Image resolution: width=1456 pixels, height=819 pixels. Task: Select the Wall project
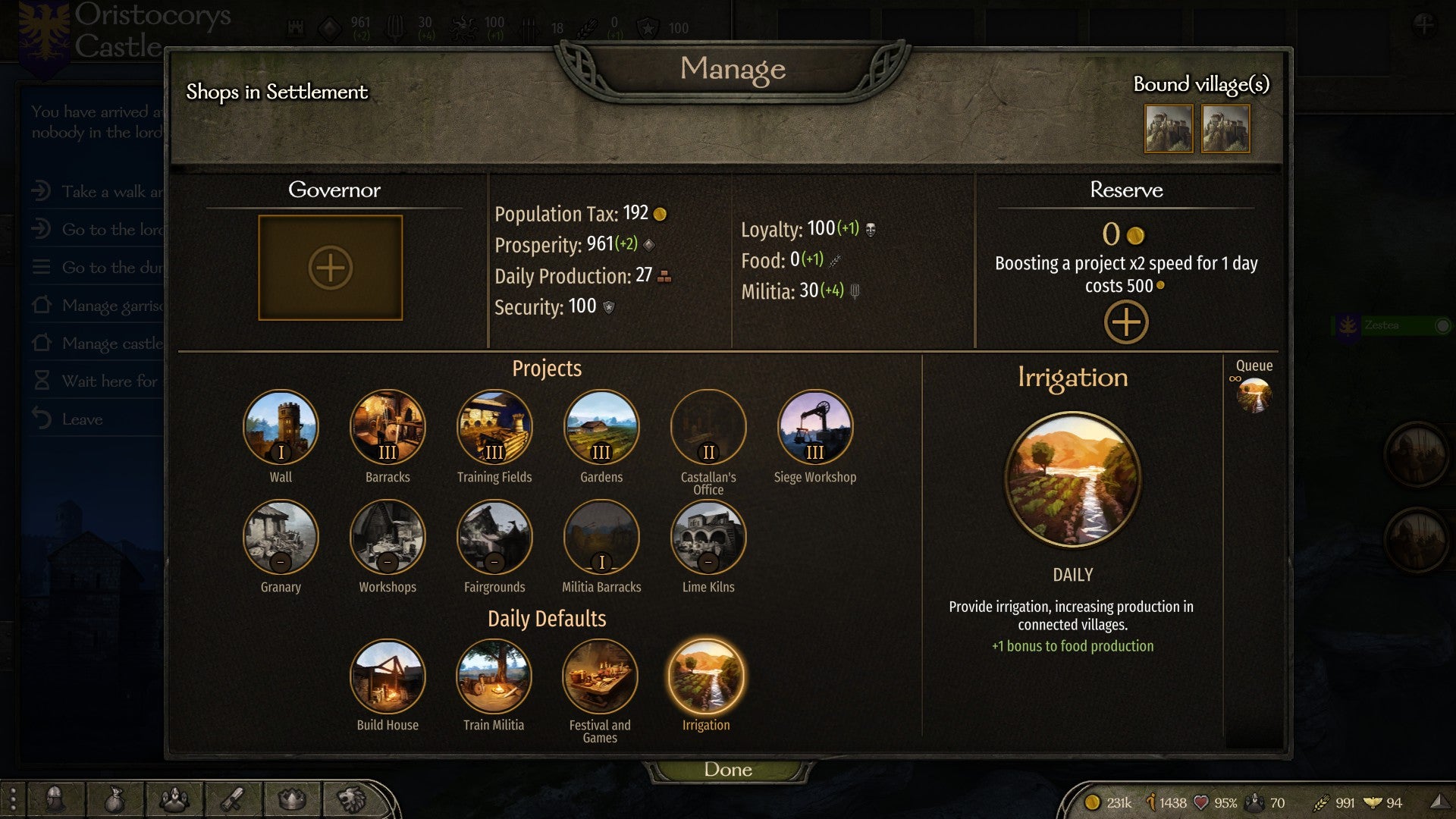coord(281,427)
